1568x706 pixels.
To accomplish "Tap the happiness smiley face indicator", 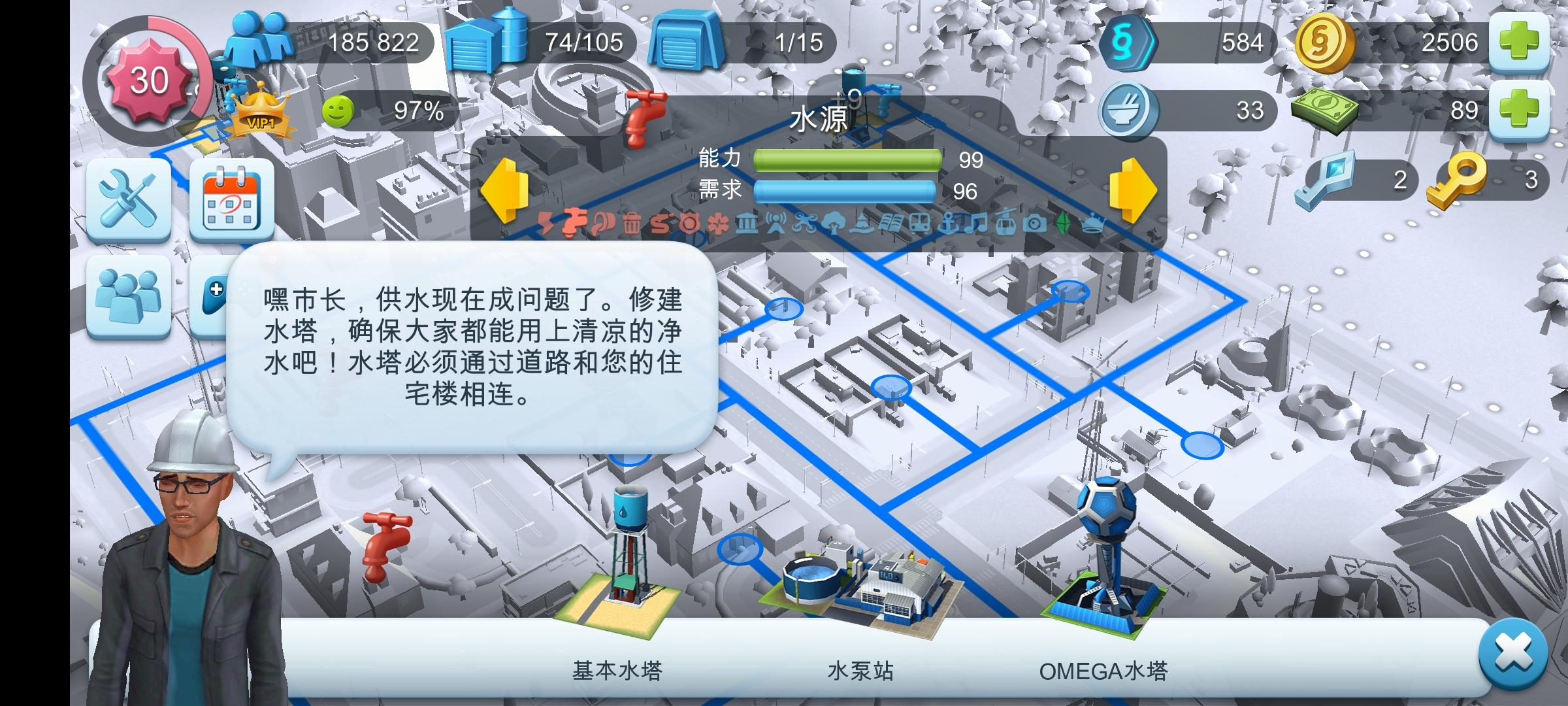I will pos(340,111).
